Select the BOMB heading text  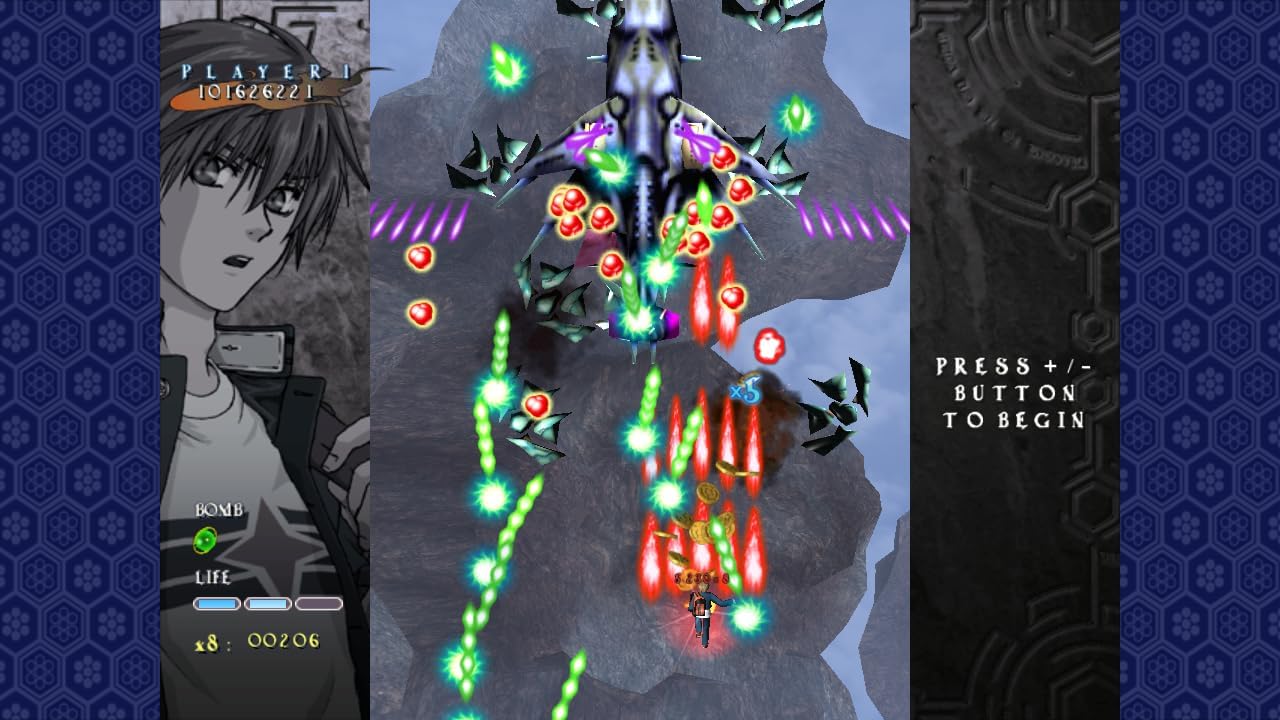[x=218, y=508]
